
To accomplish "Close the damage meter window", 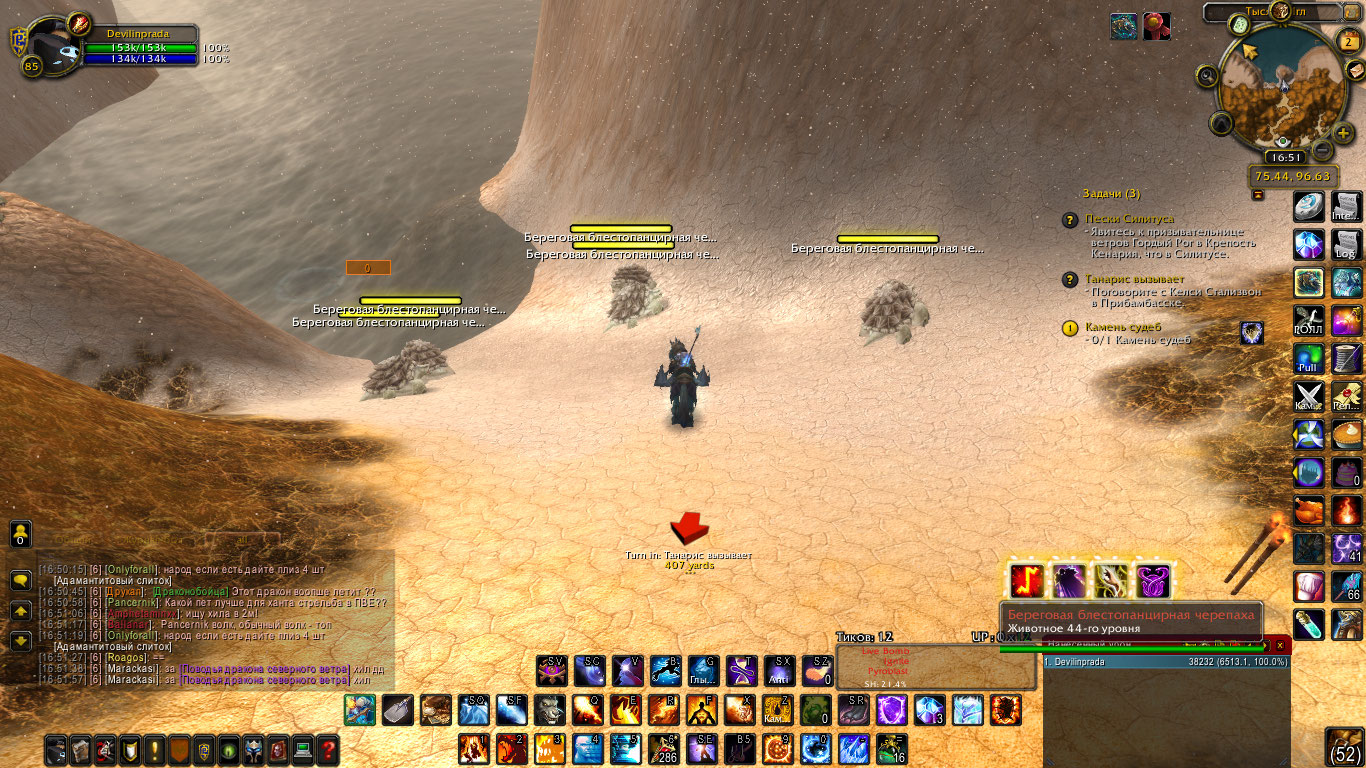I will [x=1280, y=646].
